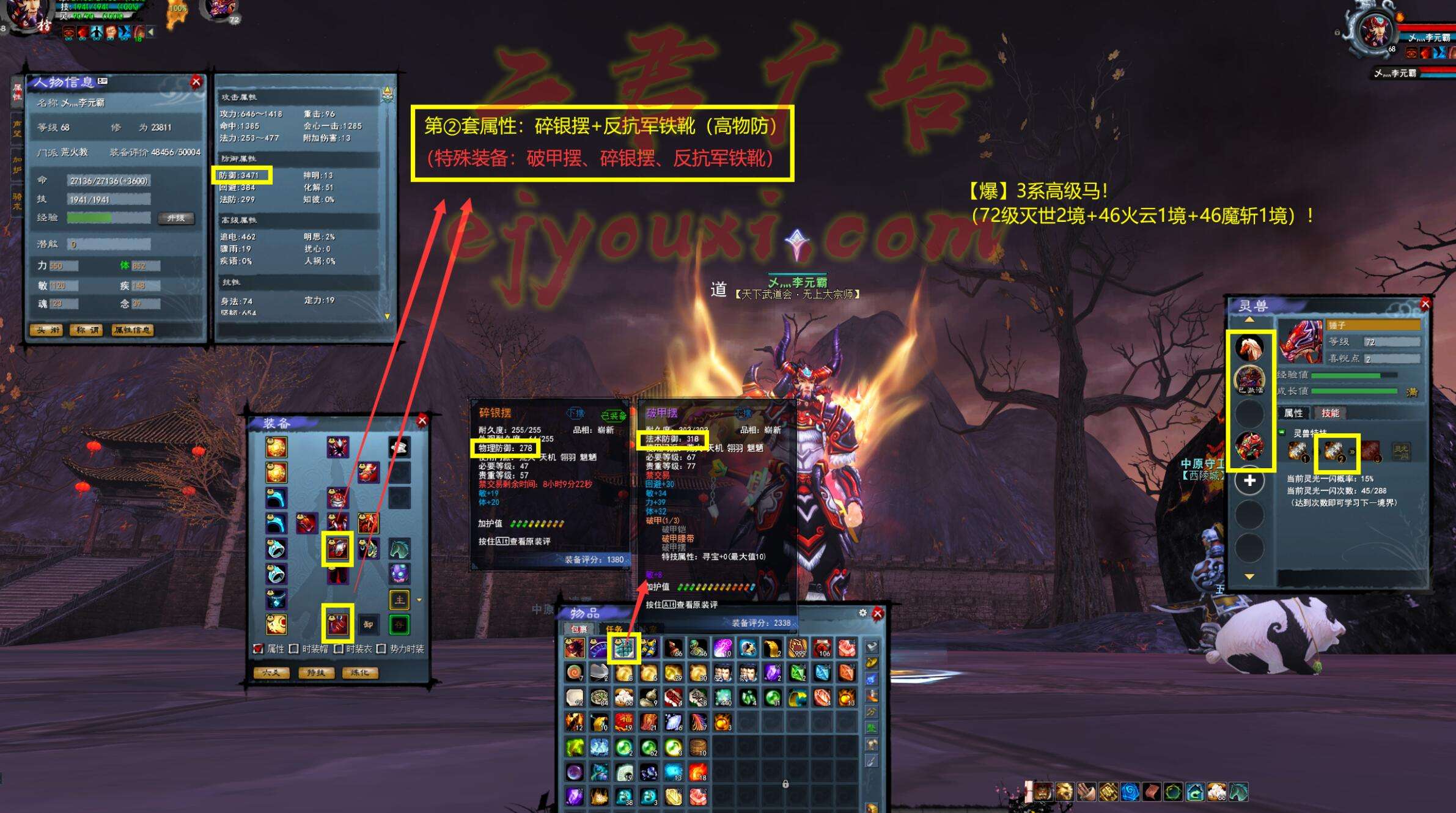The width and height of the screenshot is (1456, 813).
Task: Switch to the 属性 tab in 灵兽 panel
Action: 1293,413
